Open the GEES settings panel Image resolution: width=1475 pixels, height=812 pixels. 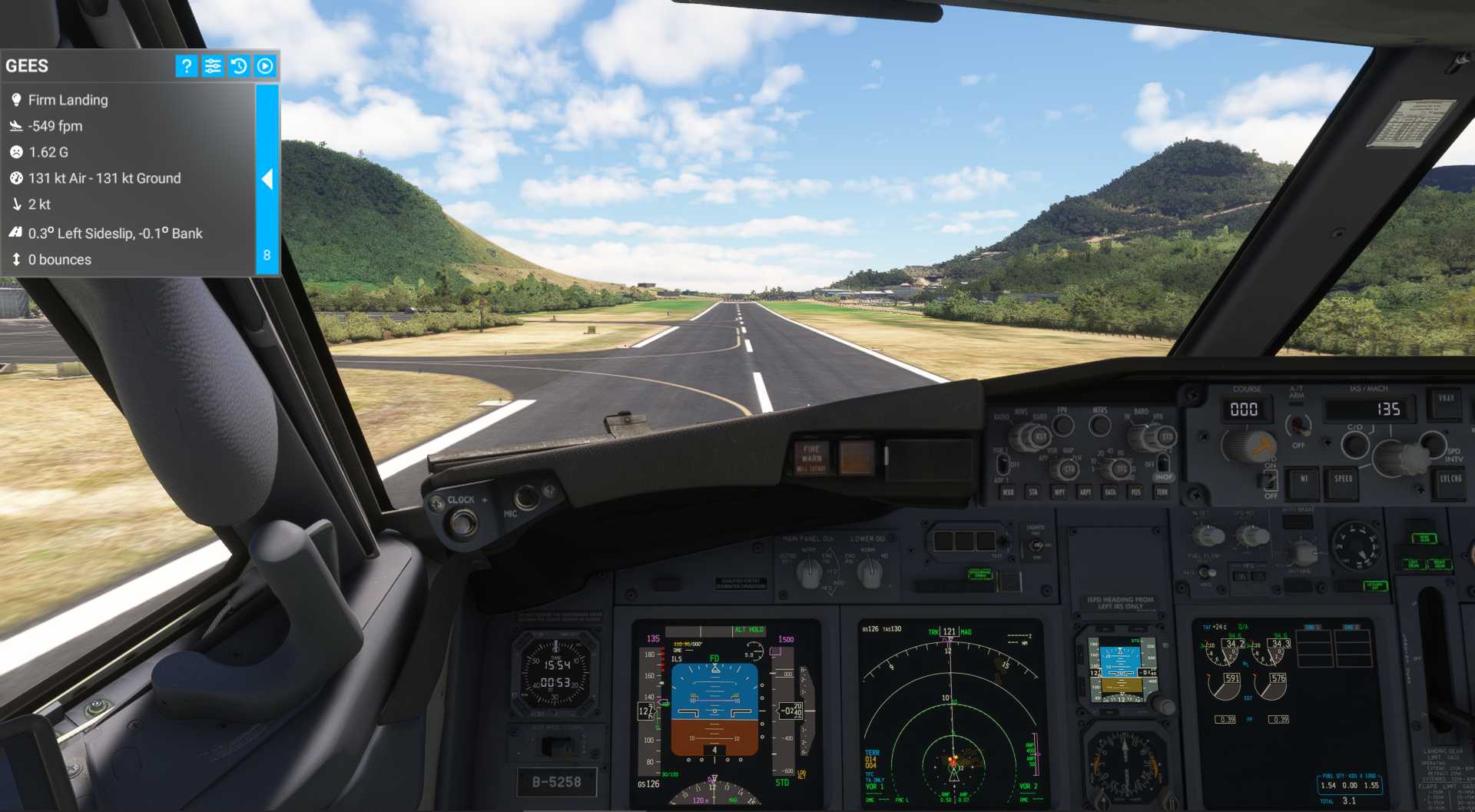213,66
